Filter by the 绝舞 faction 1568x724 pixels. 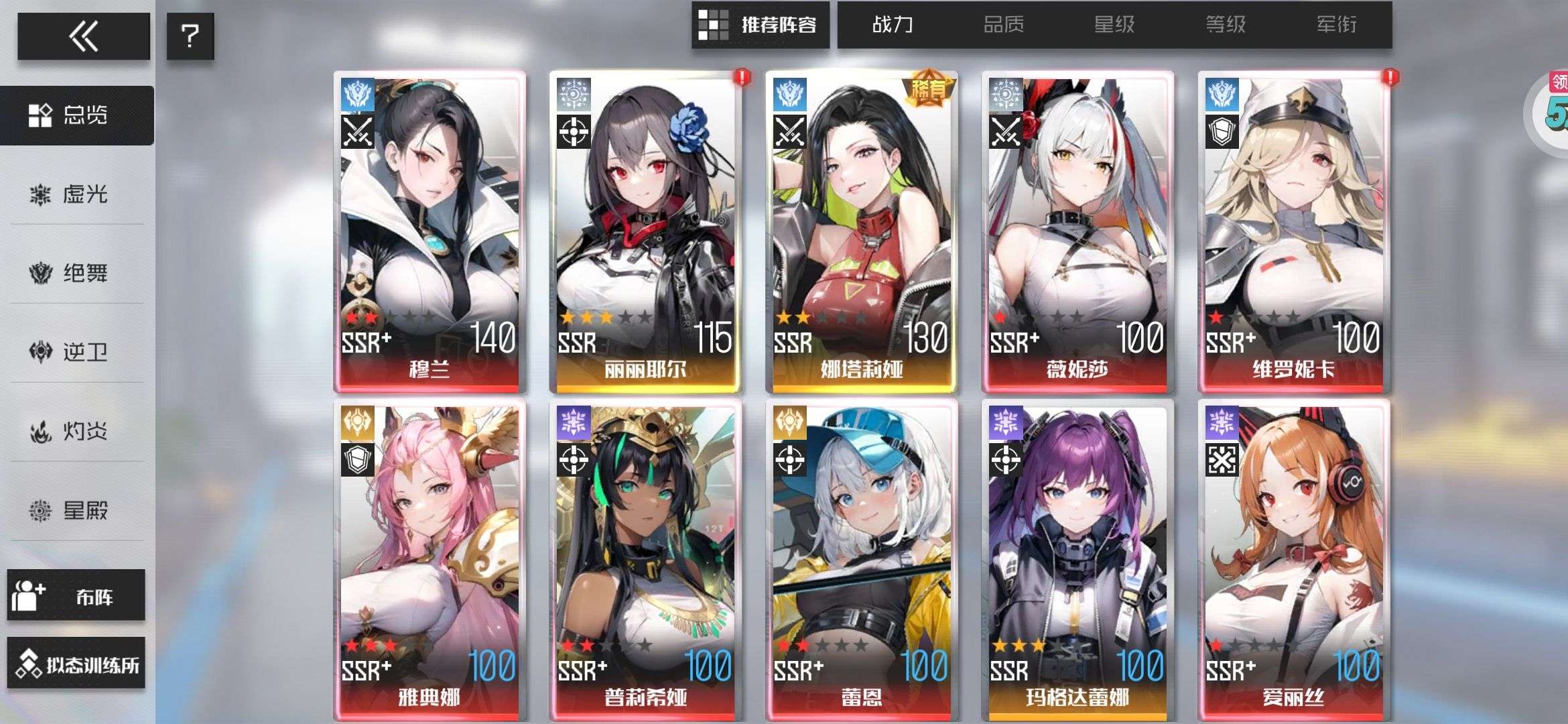[77, 274]
